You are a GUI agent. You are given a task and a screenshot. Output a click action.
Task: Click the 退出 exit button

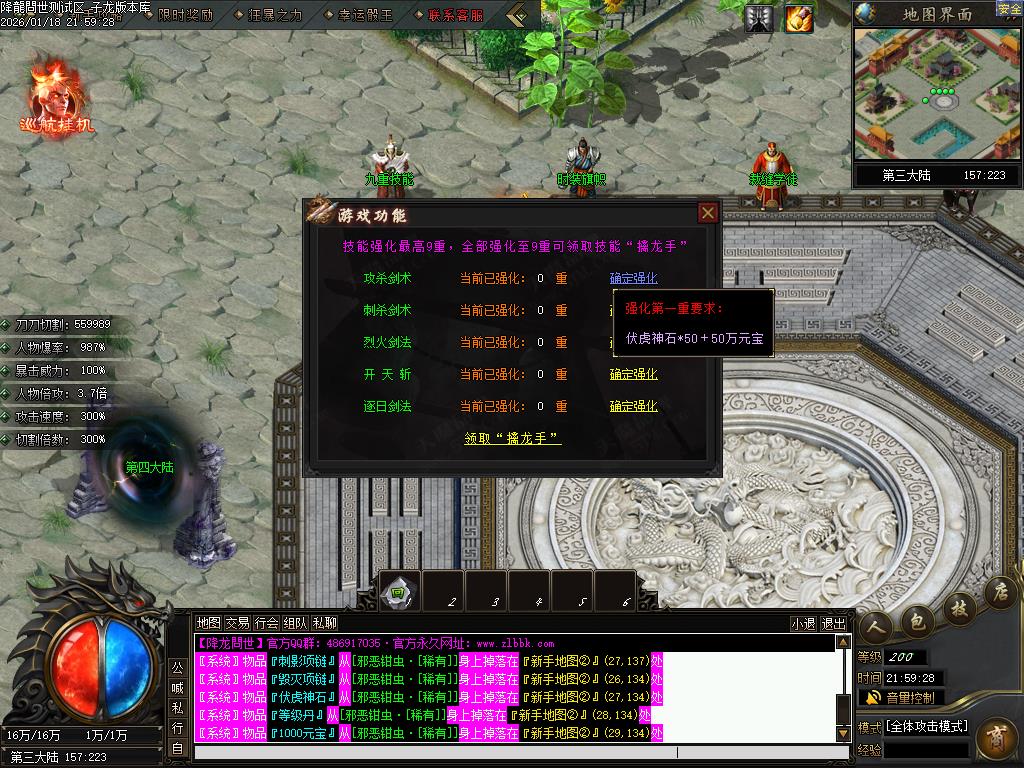[x=833, y=623]
